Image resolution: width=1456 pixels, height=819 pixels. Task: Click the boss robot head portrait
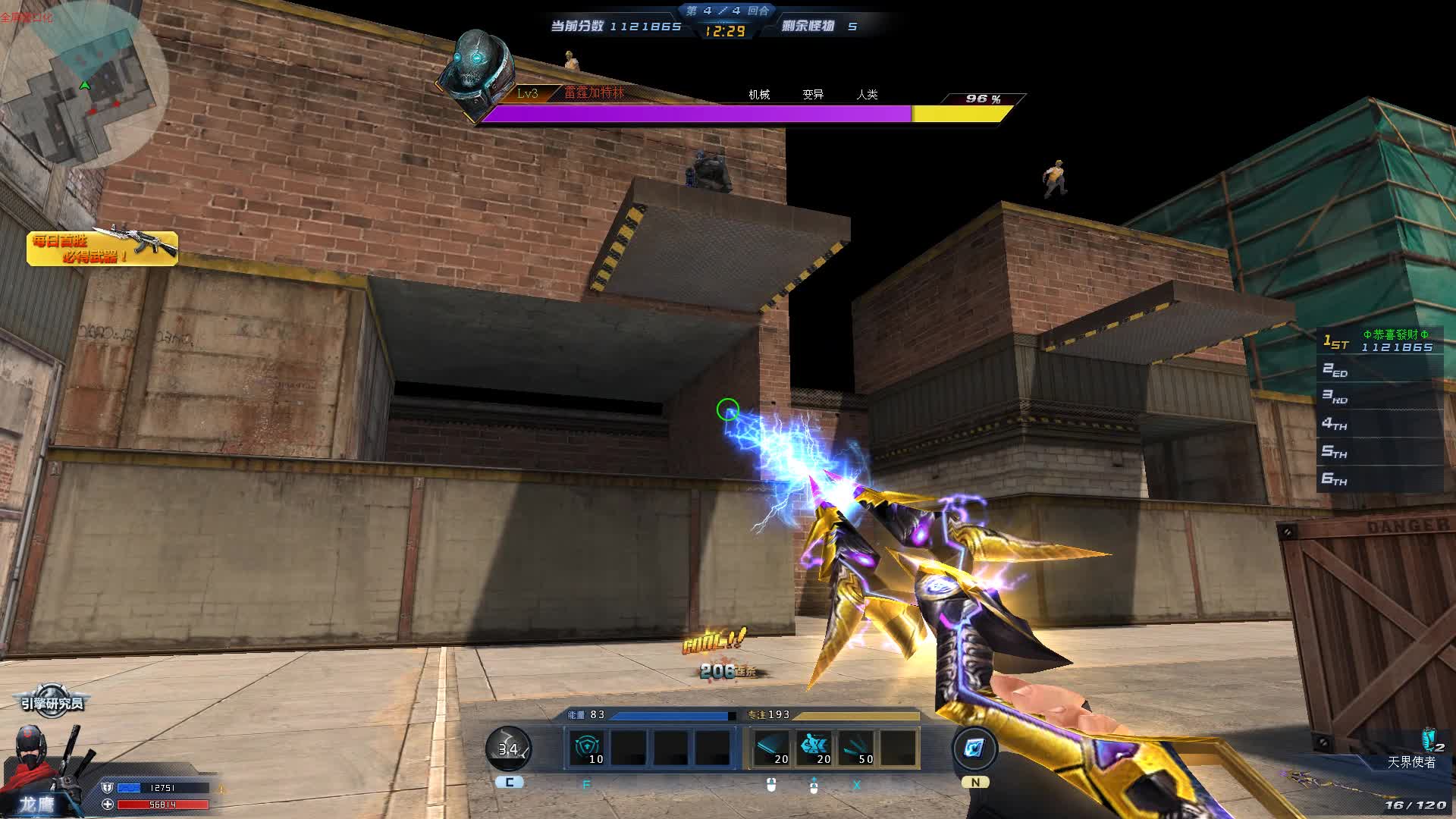click(x=479, y=72)
